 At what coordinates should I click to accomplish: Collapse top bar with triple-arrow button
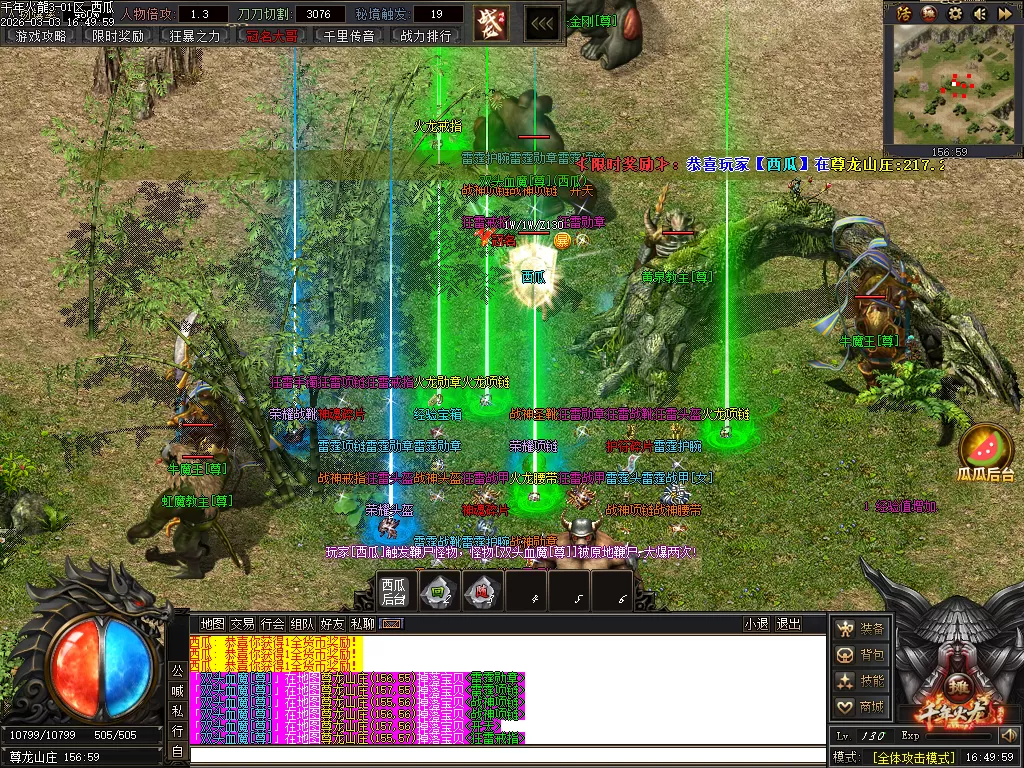[542, 22]
